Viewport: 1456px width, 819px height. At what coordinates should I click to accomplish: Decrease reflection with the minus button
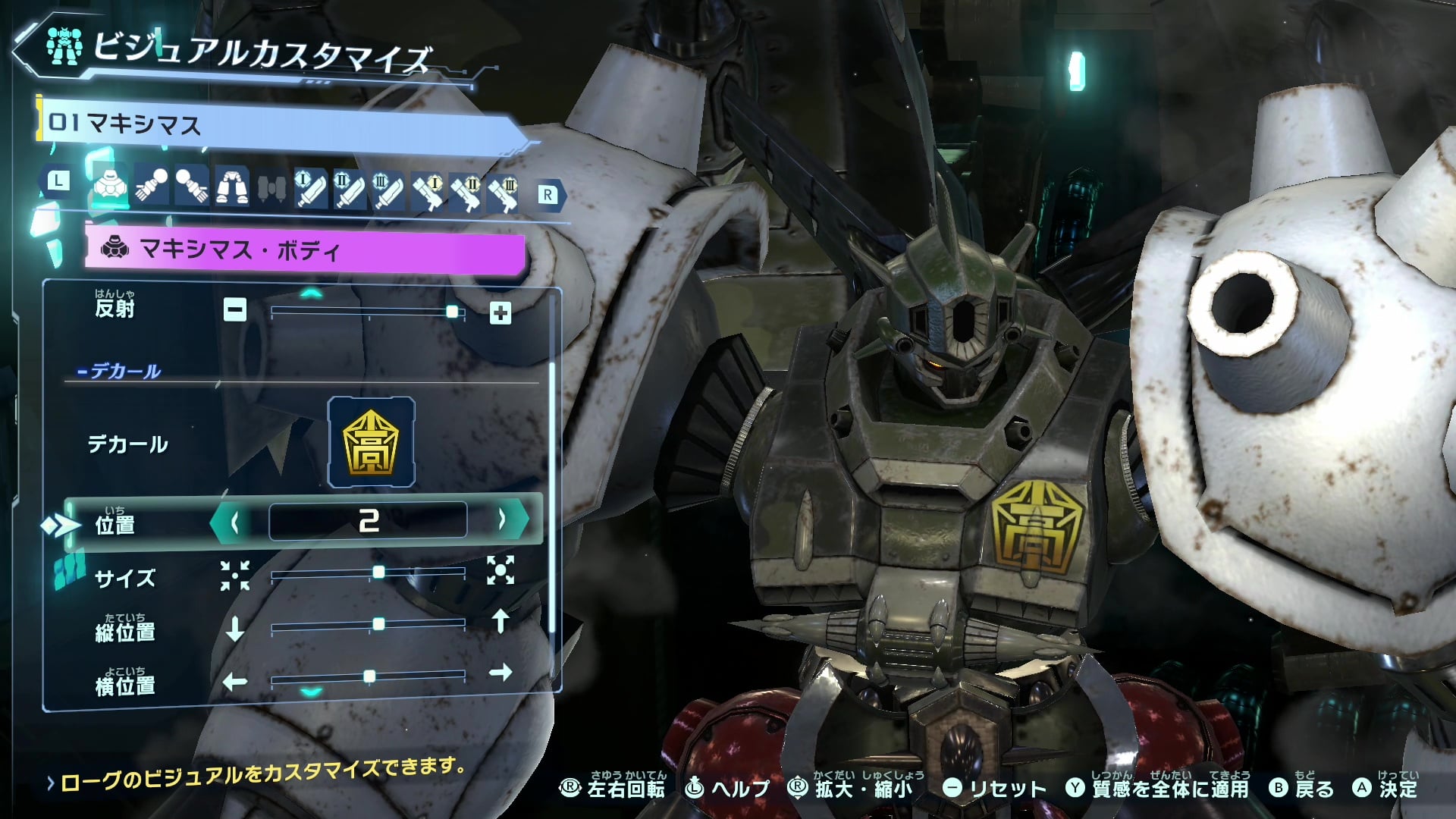pos(235,309)
